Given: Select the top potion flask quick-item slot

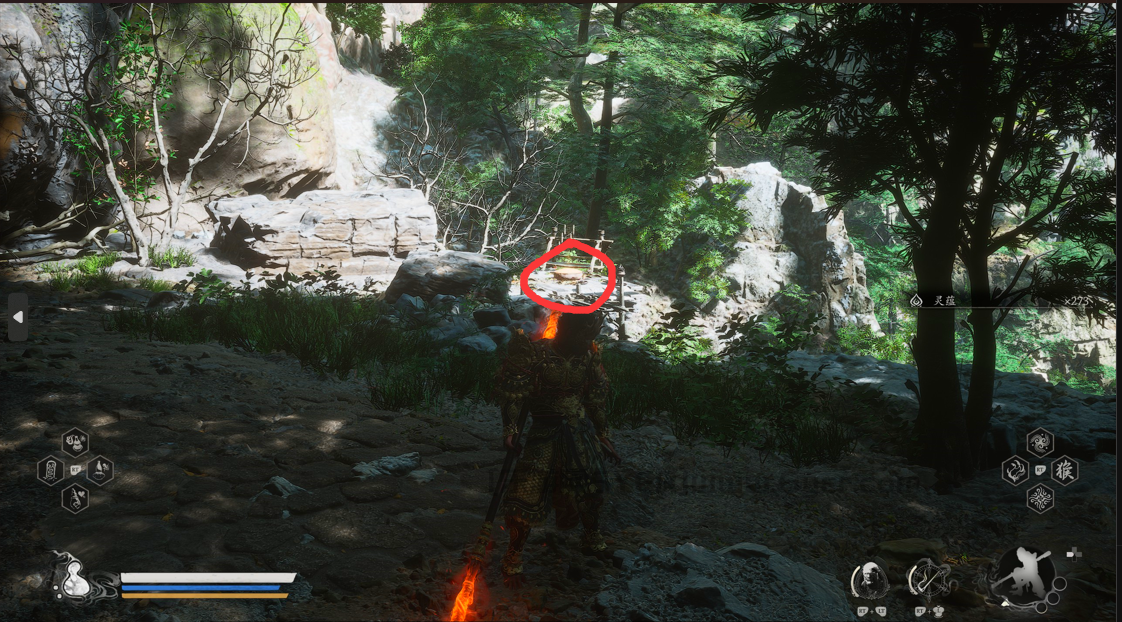Looking at the screenshot, I should 75,442.
